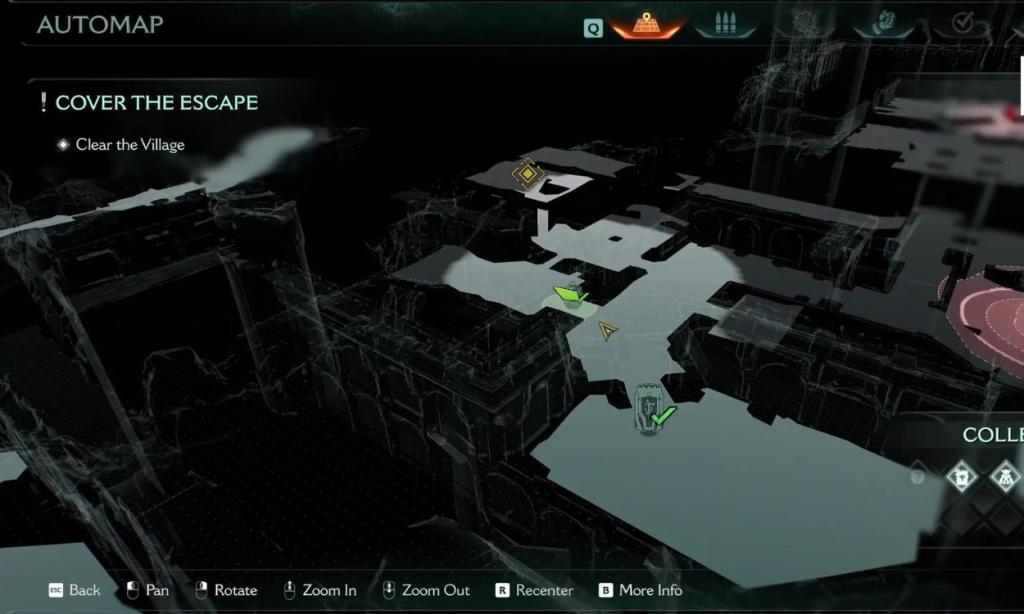
Task: Show More Info for the map
Action: (640, 590)
